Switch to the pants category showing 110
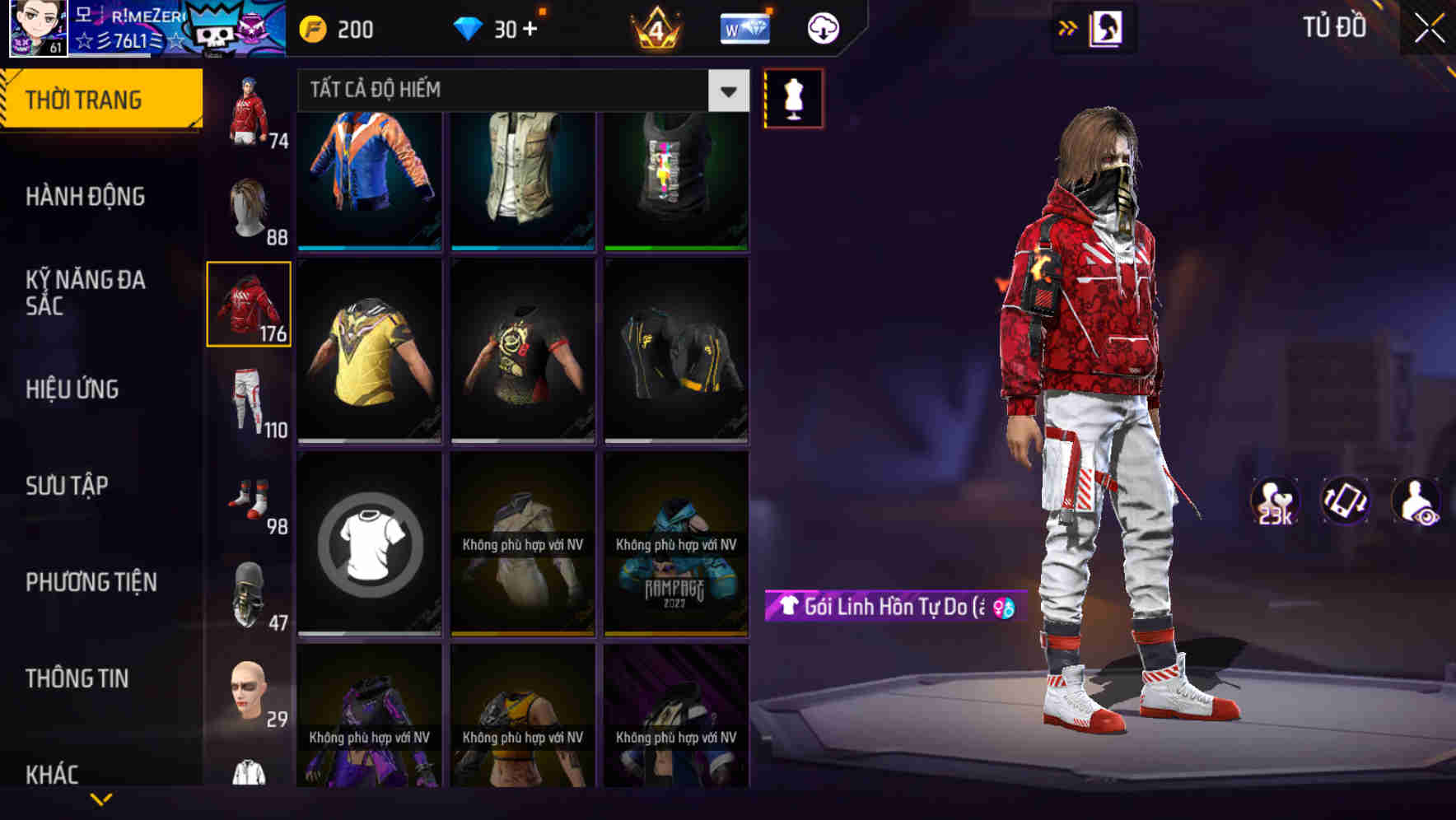 (x=250, y=403)
